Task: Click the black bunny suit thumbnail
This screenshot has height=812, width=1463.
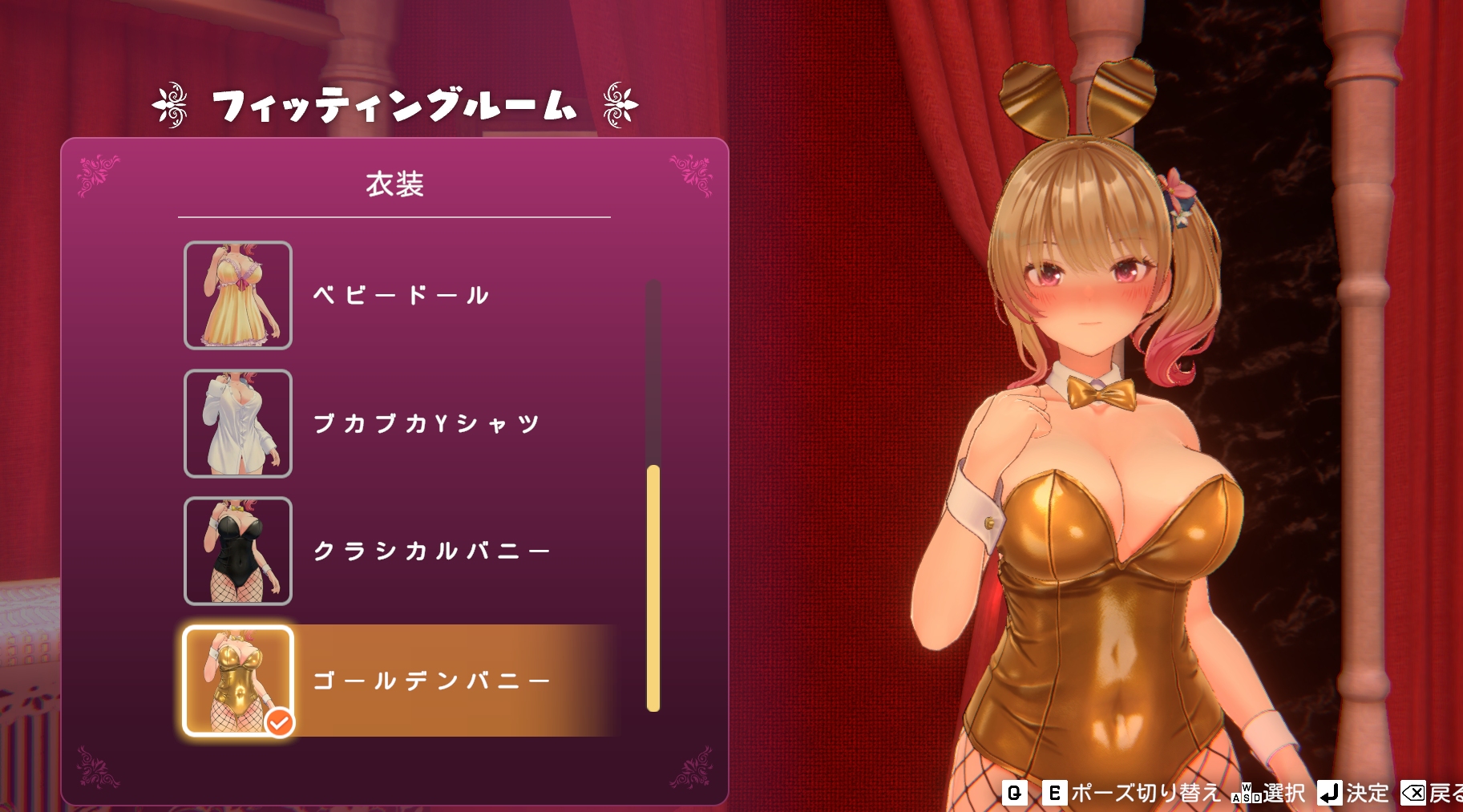Action: [x=238, y=551]
